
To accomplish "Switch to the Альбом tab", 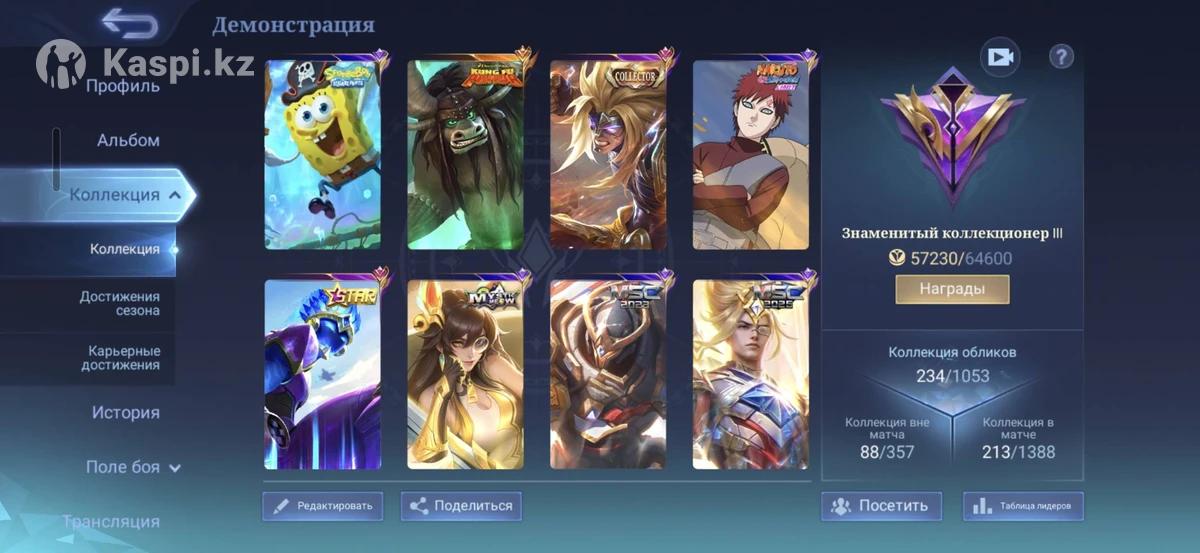I will point(128,140).
